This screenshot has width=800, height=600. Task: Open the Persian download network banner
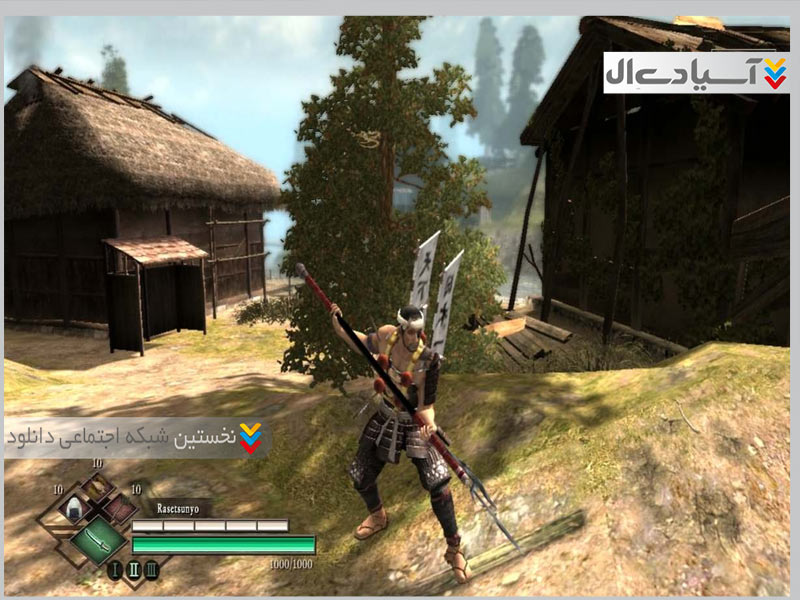pyautogui.click(x=137, y=437)
